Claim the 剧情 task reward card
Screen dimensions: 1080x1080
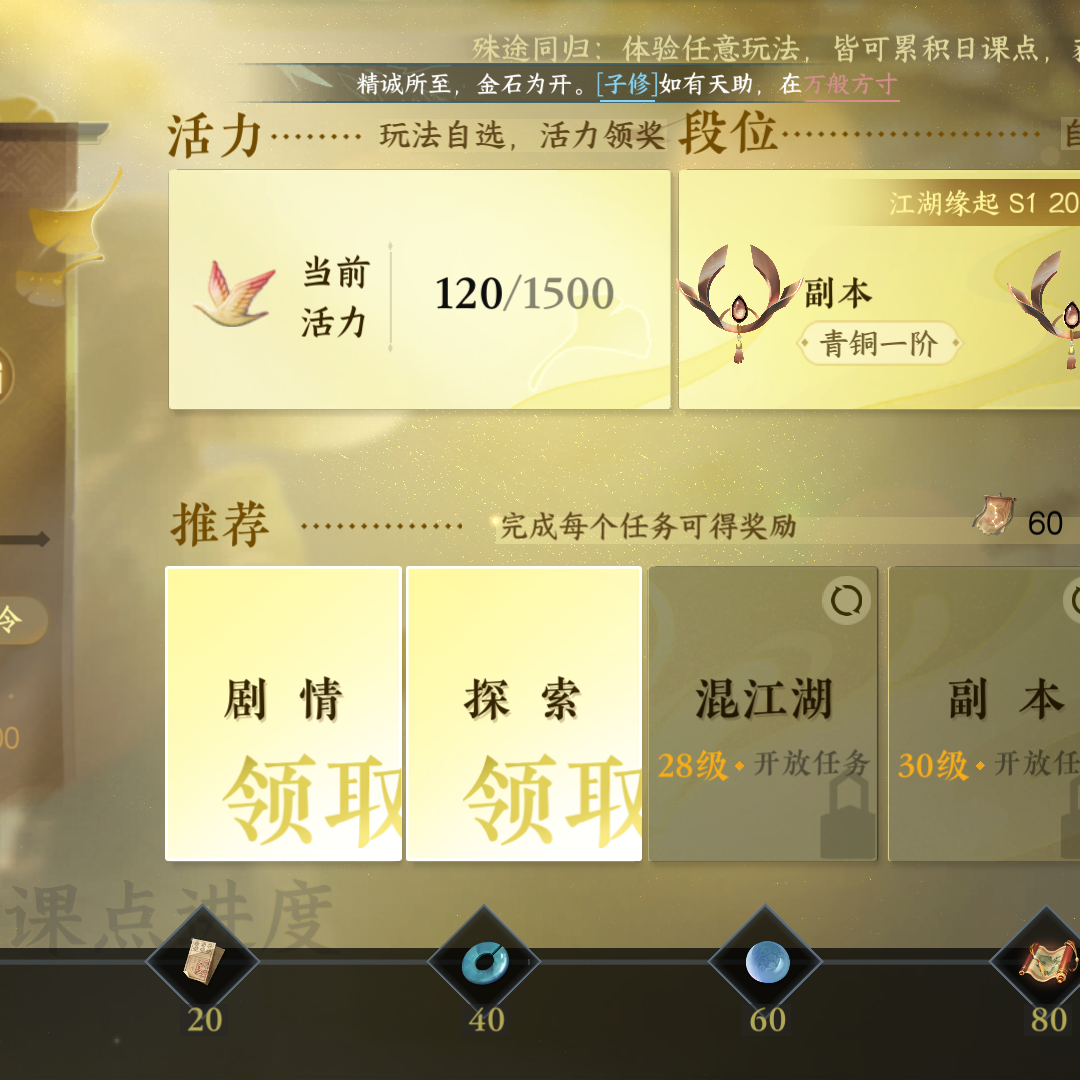[x=283, y=713]
